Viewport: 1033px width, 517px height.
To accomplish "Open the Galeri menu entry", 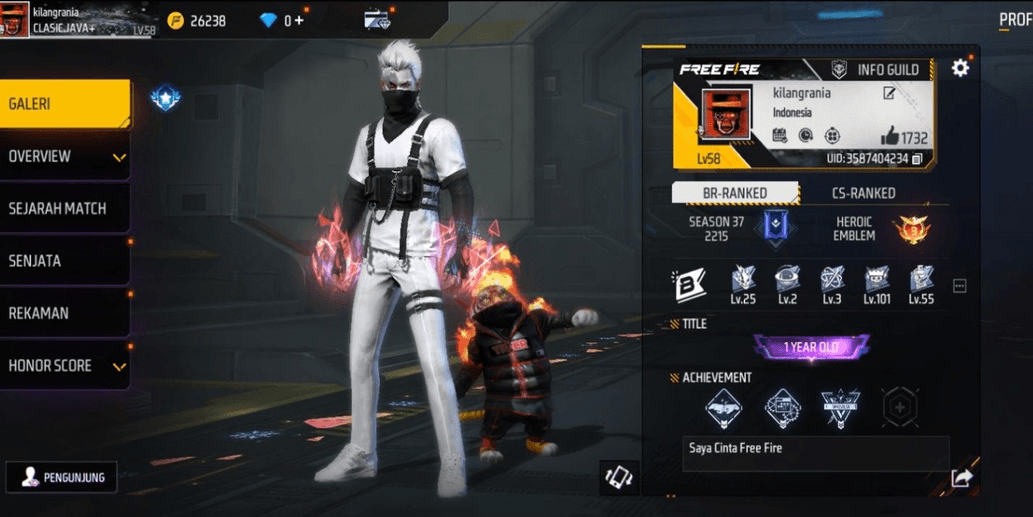I will [x=64, y=104].
